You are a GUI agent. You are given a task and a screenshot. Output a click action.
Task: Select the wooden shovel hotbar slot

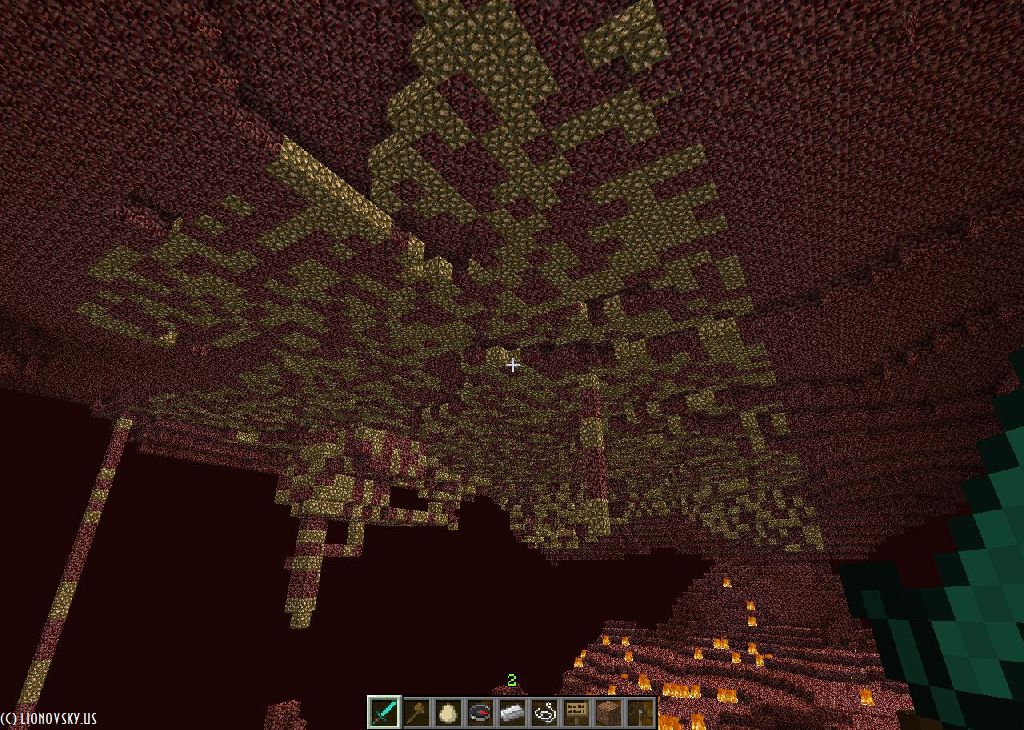pyautogui.click(x=416, y=712)
